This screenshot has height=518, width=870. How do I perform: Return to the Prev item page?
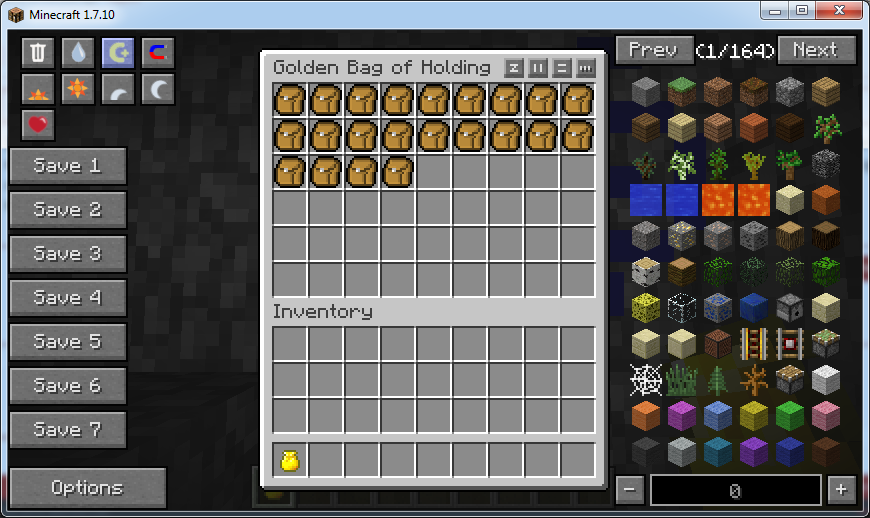653,50
